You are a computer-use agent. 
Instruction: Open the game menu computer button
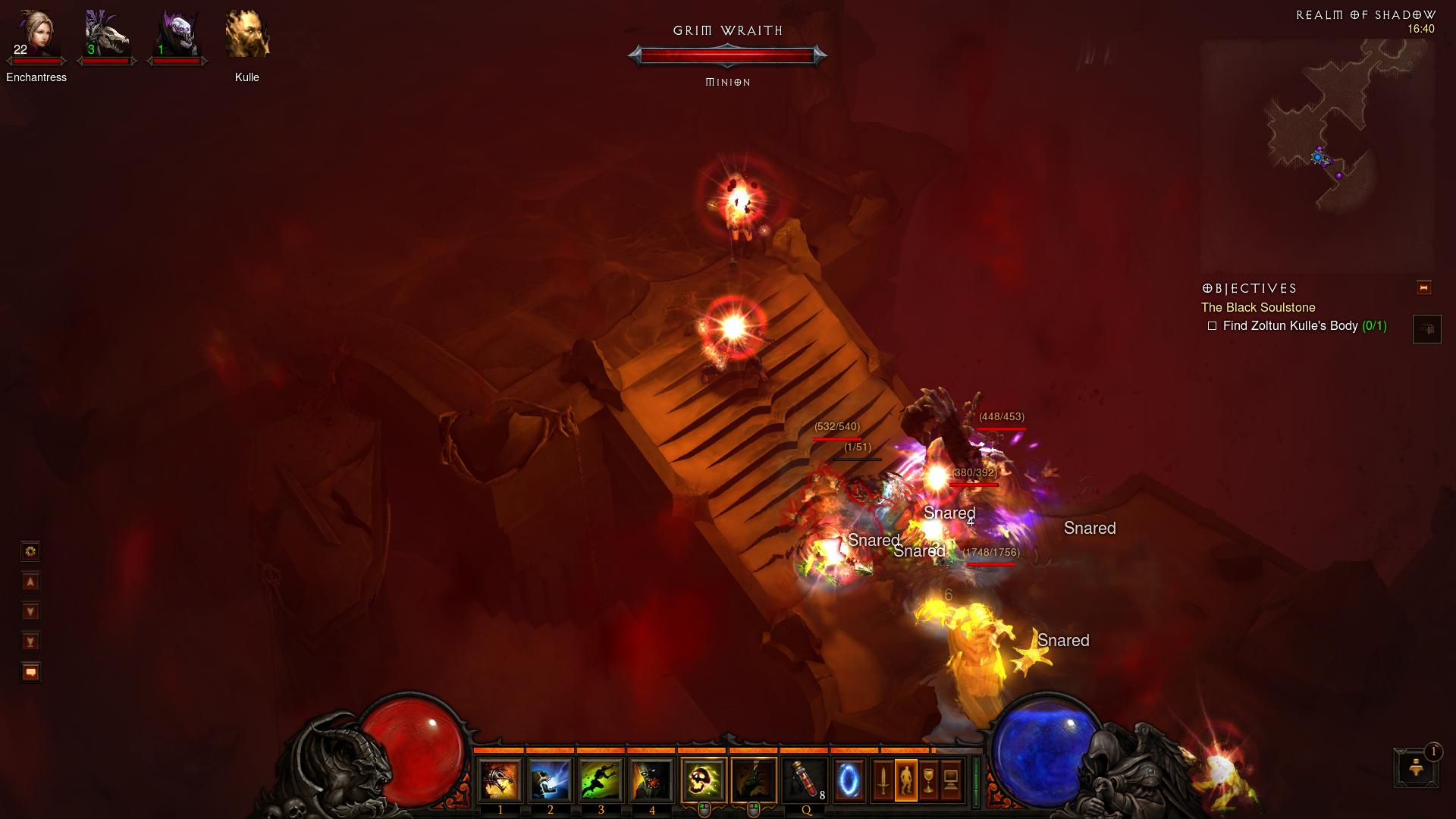(x=951, y=780)
